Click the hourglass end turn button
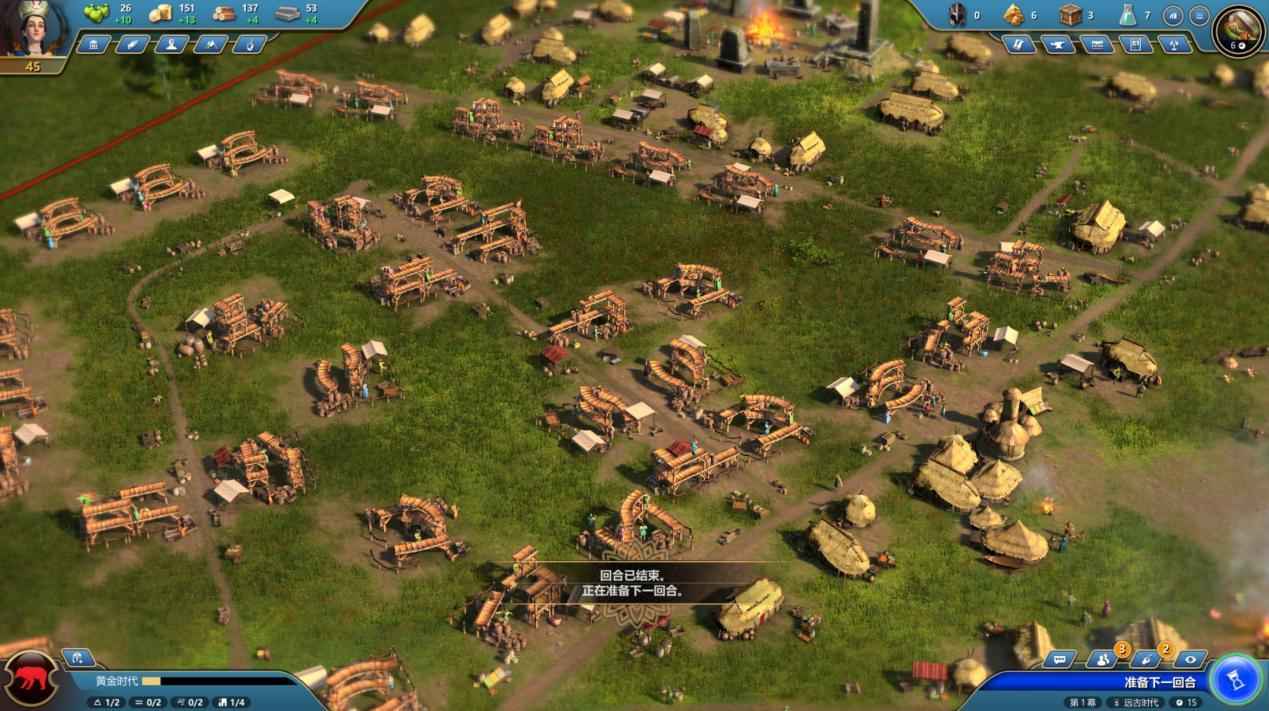The image size is (1269, 711). click(1234, 680)
